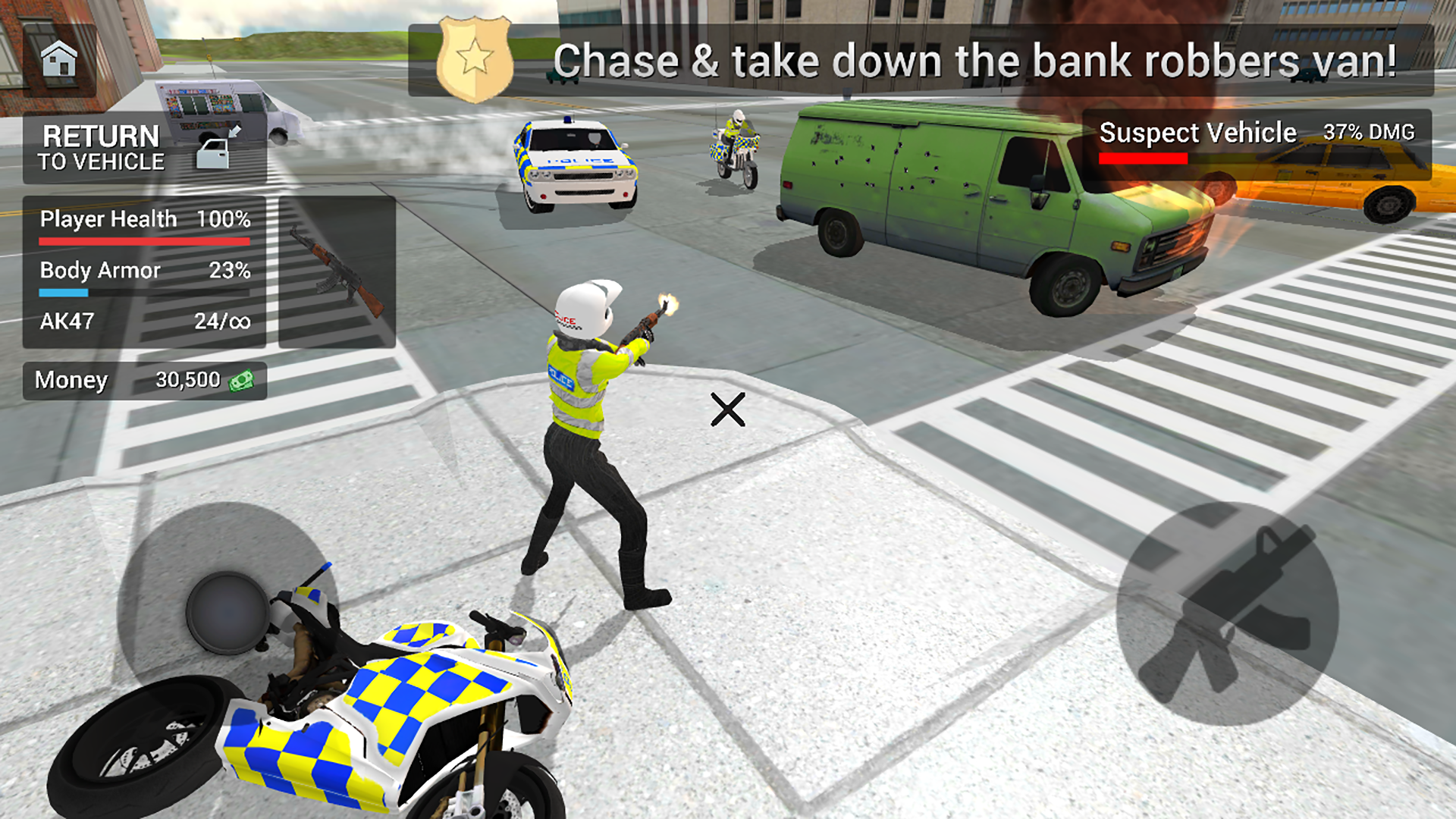Select the police badge icon on the mission banner
The image size is (1456, 819).
474,56
